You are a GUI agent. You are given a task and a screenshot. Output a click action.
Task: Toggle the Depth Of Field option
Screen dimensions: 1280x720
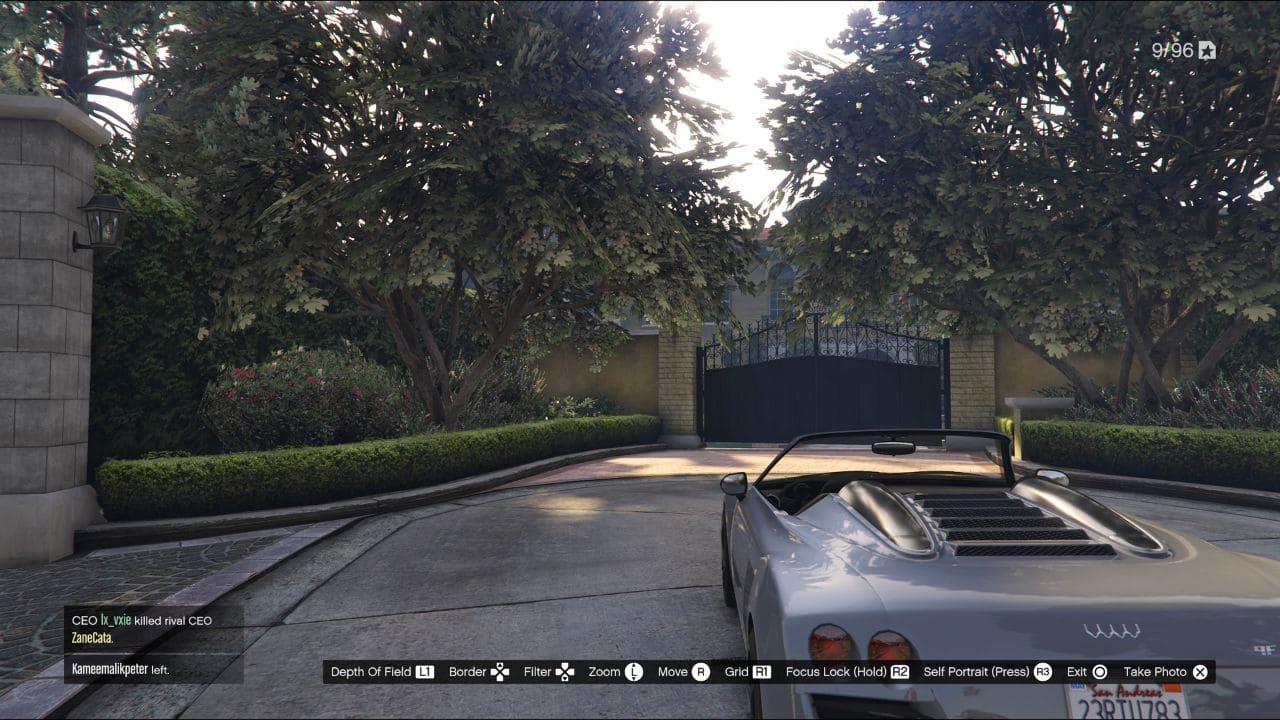[370, 671]
